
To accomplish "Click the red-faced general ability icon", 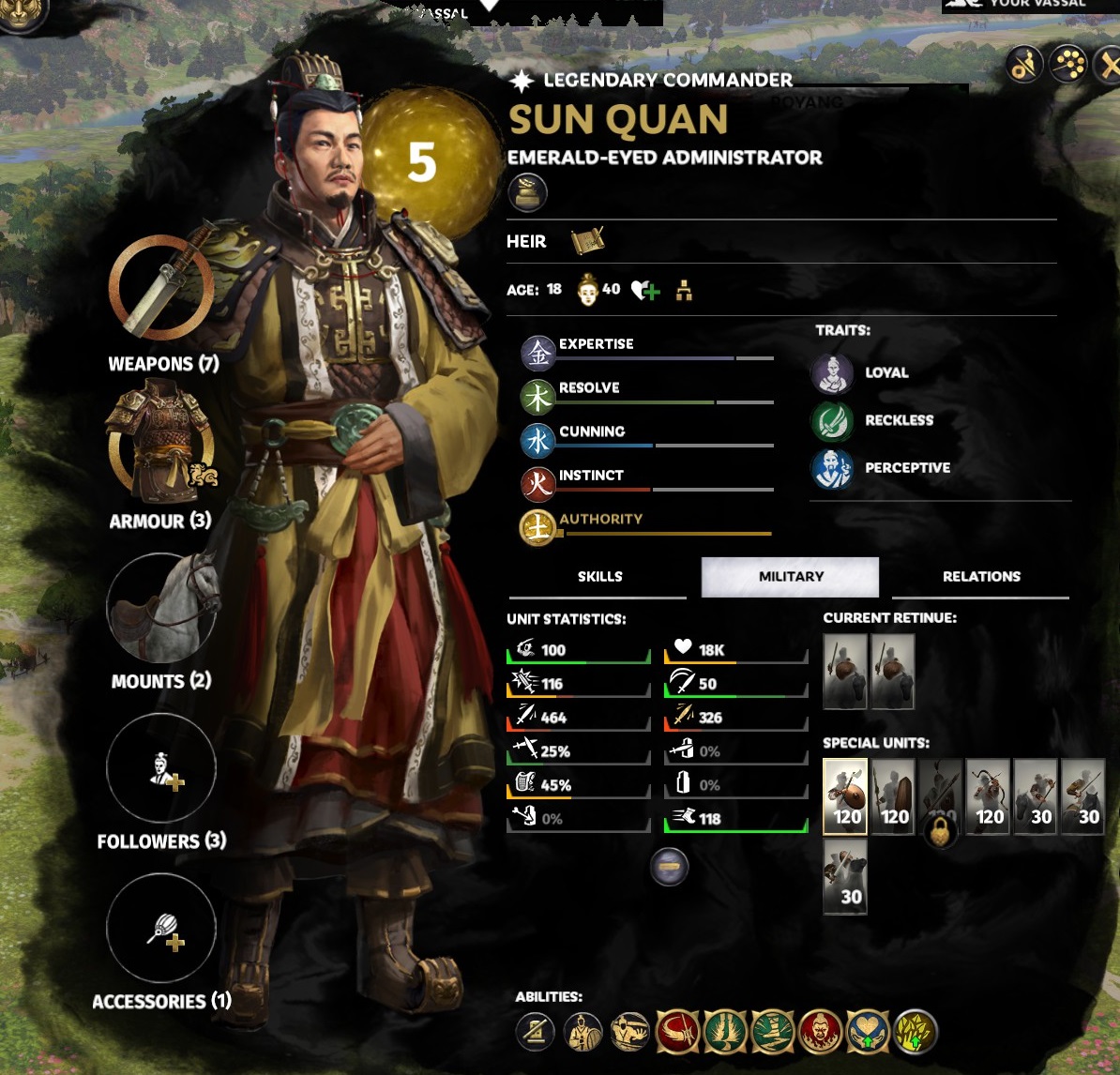I will (821, 1032).
